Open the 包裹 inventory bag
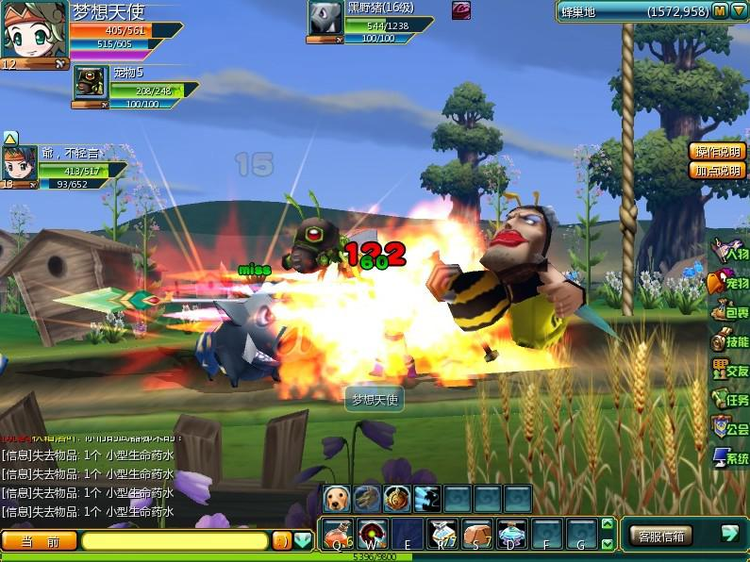 (x=730, y=313)
